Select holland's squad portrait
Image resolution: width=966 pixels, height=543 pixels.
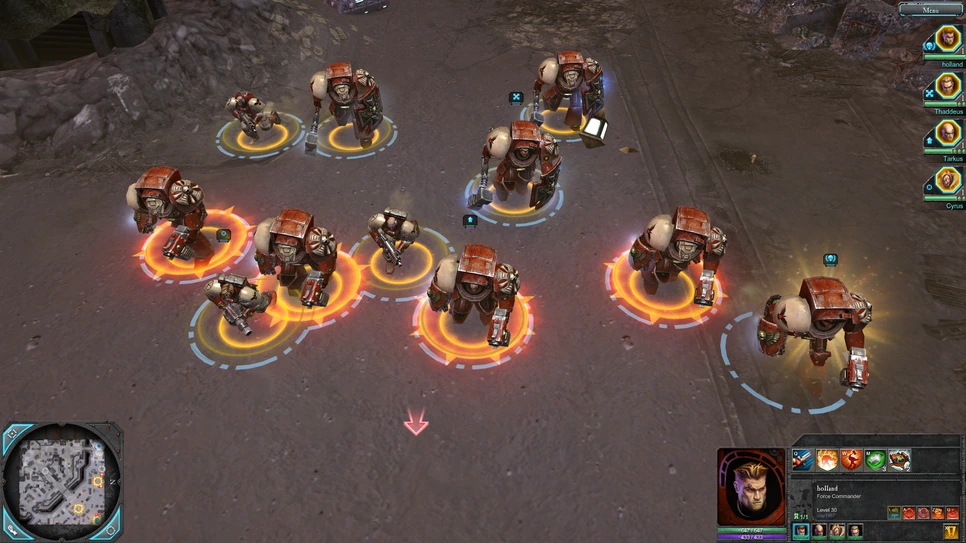coord(946,40)
